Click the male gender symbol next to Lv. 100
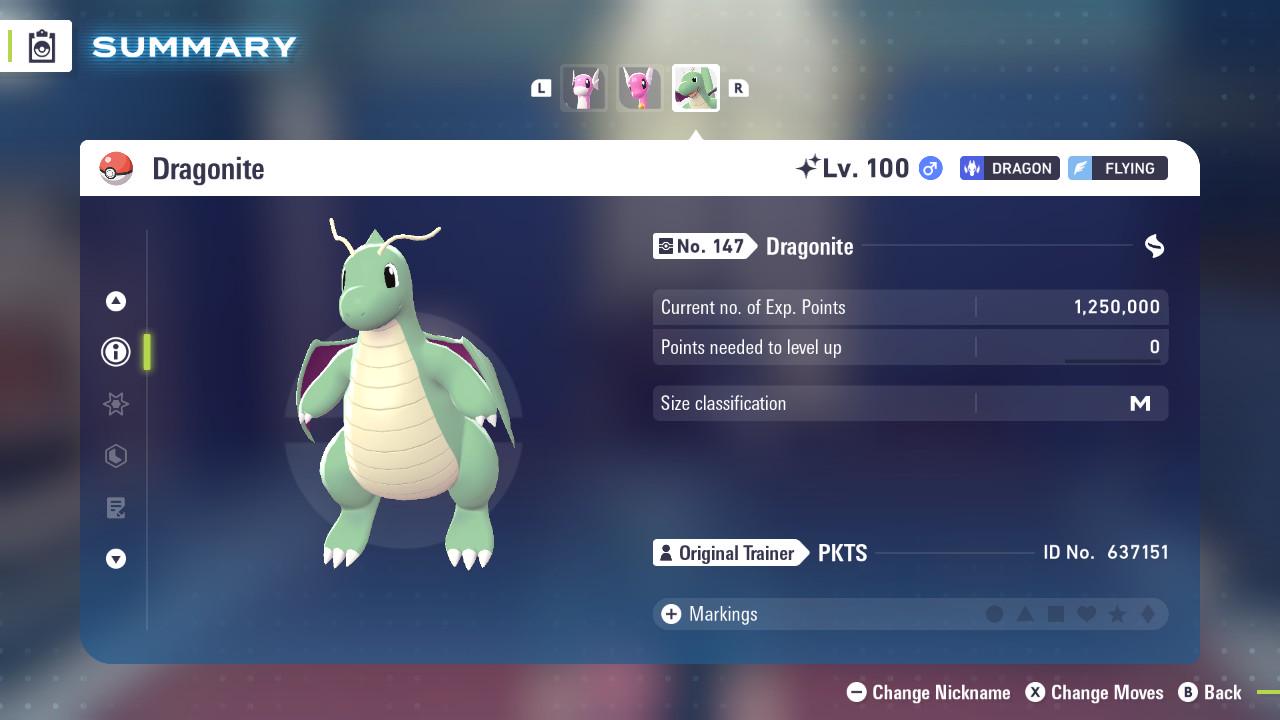Screen dimensions: 1280x720 (x=928, y=168)
